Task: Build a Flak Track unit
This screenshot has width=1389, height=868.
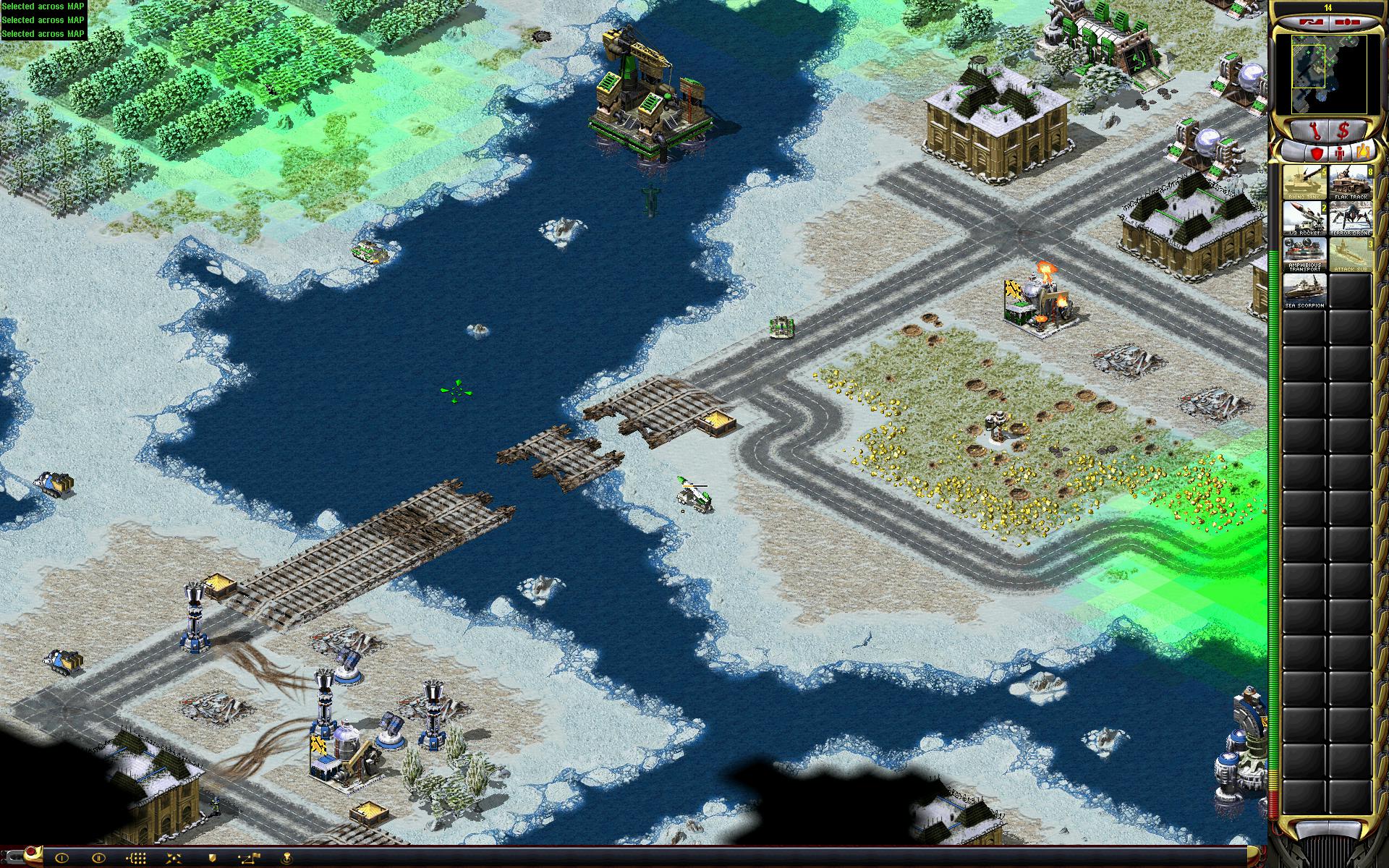Action: [1350, 182]
